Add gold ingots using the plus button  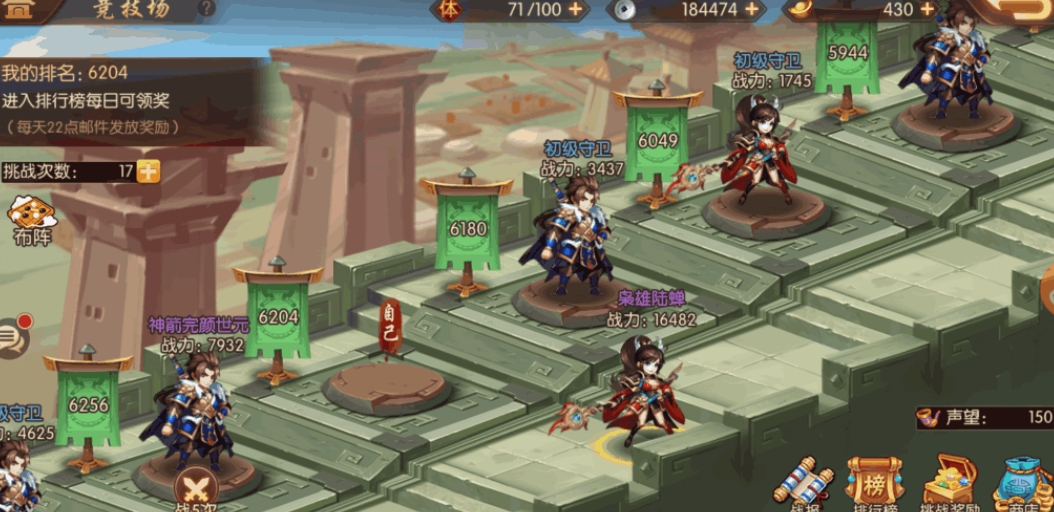tap(927, 9)
